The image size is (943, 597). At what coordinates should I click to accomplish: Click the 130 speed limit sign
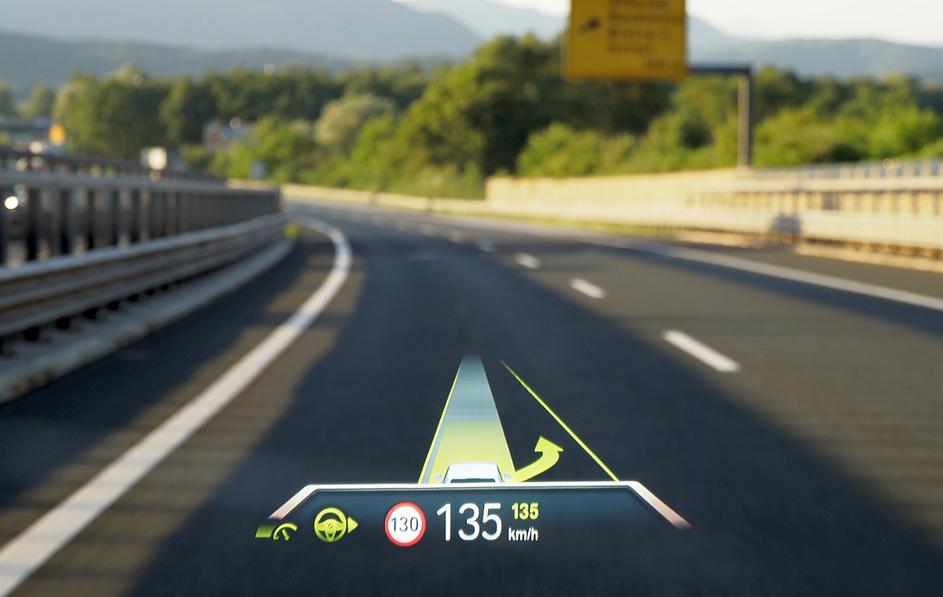point(404,524)
